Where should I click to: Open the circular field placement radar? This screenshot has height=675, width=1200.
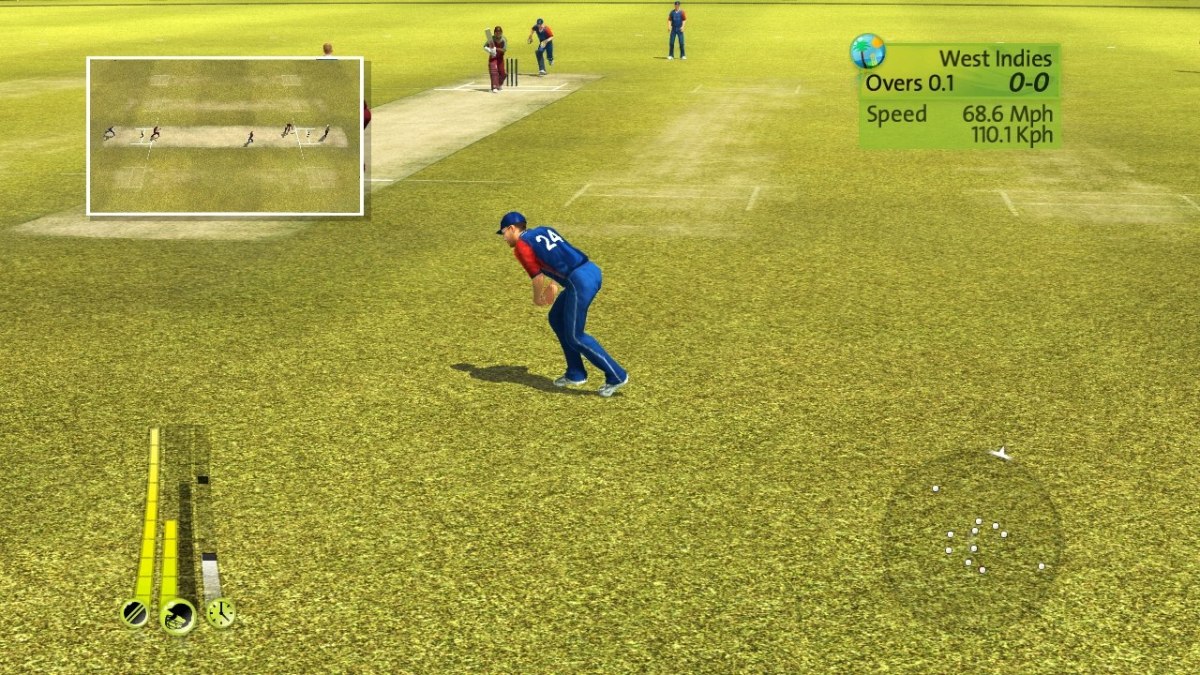(971, 538)
